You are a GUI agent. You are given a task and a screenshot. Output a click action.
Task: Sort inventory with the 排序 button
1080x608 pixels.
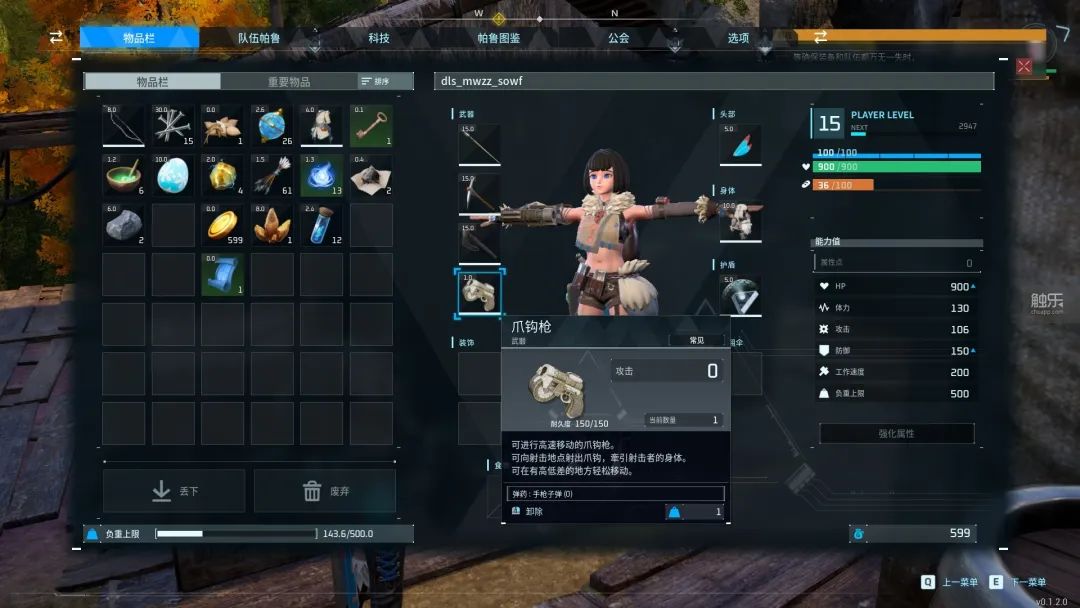coord(374,82)
